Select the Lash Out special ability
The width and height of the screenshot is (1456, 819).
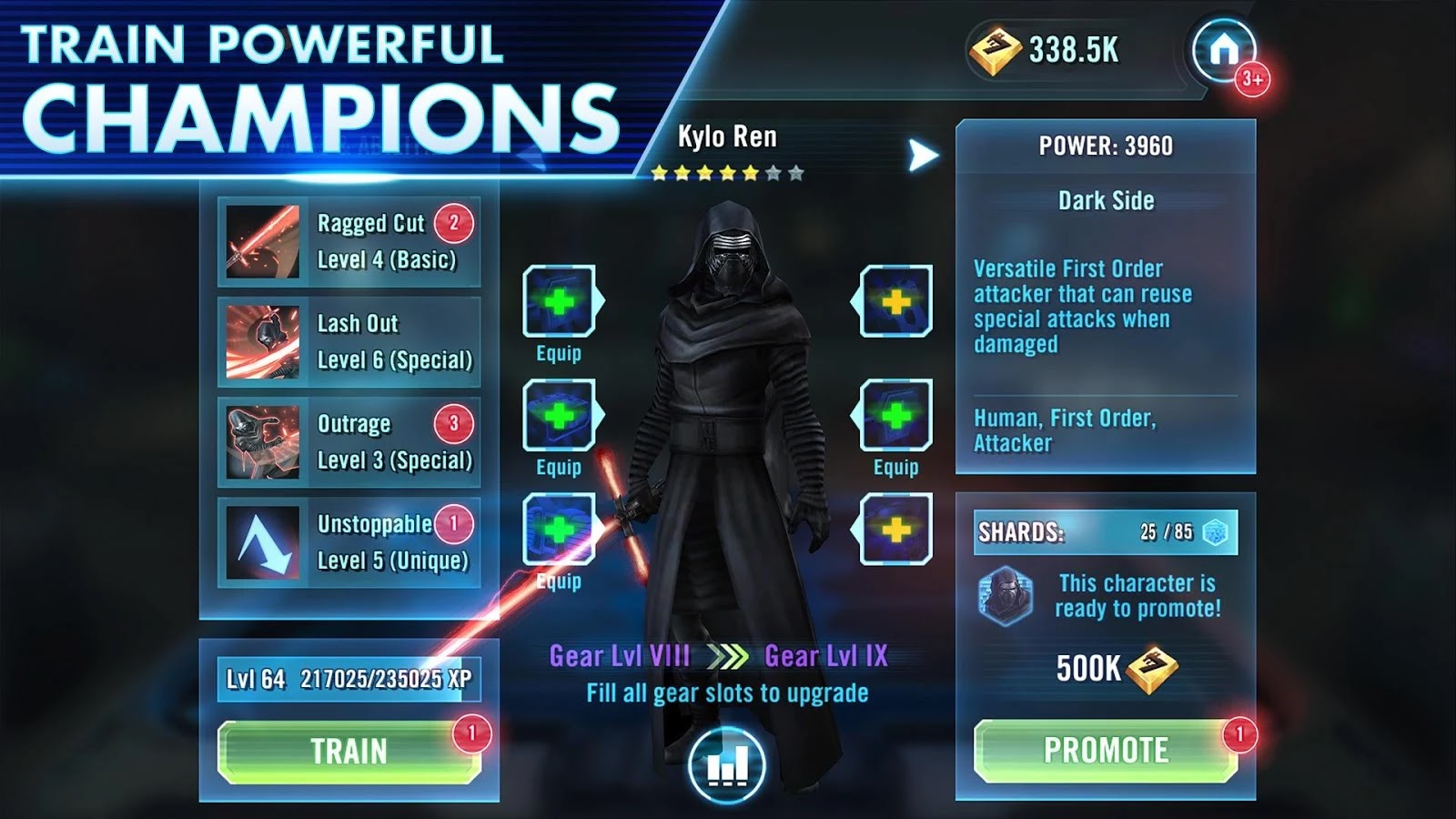349,342
